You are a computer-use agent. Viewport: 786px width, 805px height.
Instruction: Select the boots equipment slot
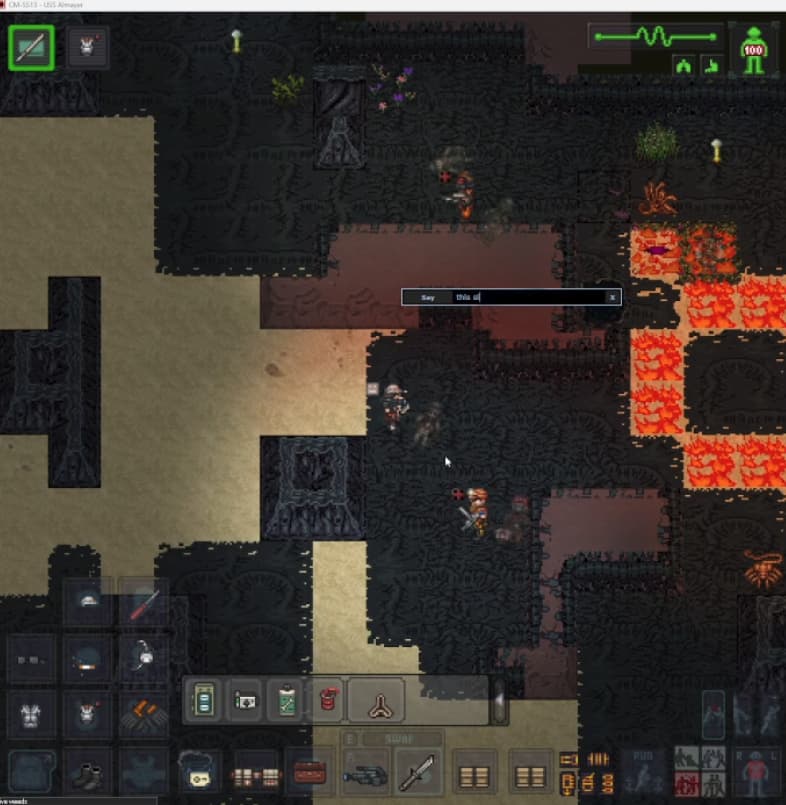(x=88, y=772)
